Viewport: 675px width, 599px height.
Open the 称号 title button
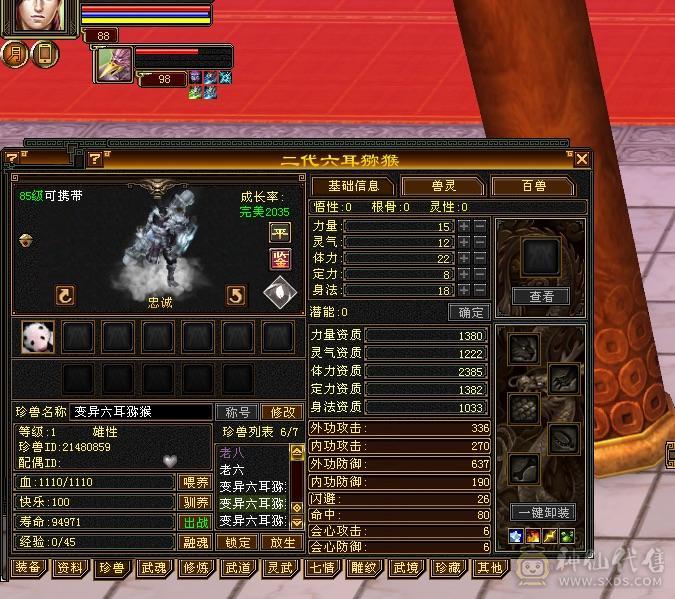click(x=237, y=412)
